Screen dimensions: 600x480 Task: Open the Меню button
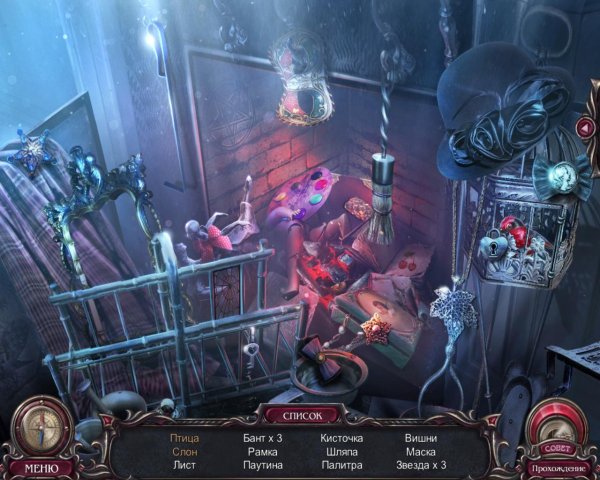[x=41, y=467]
